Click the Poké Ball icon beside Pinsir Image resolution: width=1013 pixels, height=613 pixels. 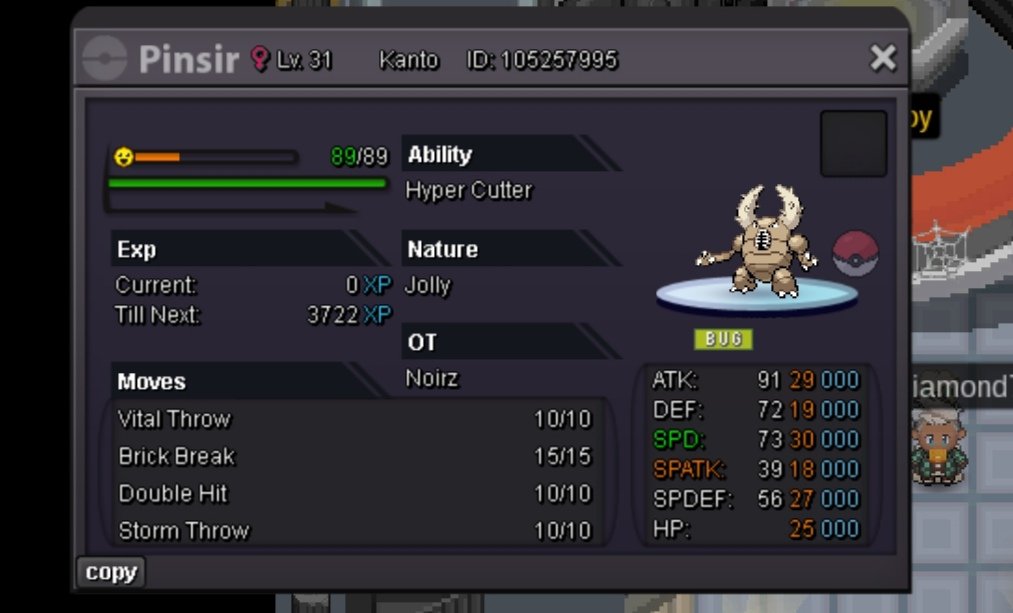pos(854,253)
